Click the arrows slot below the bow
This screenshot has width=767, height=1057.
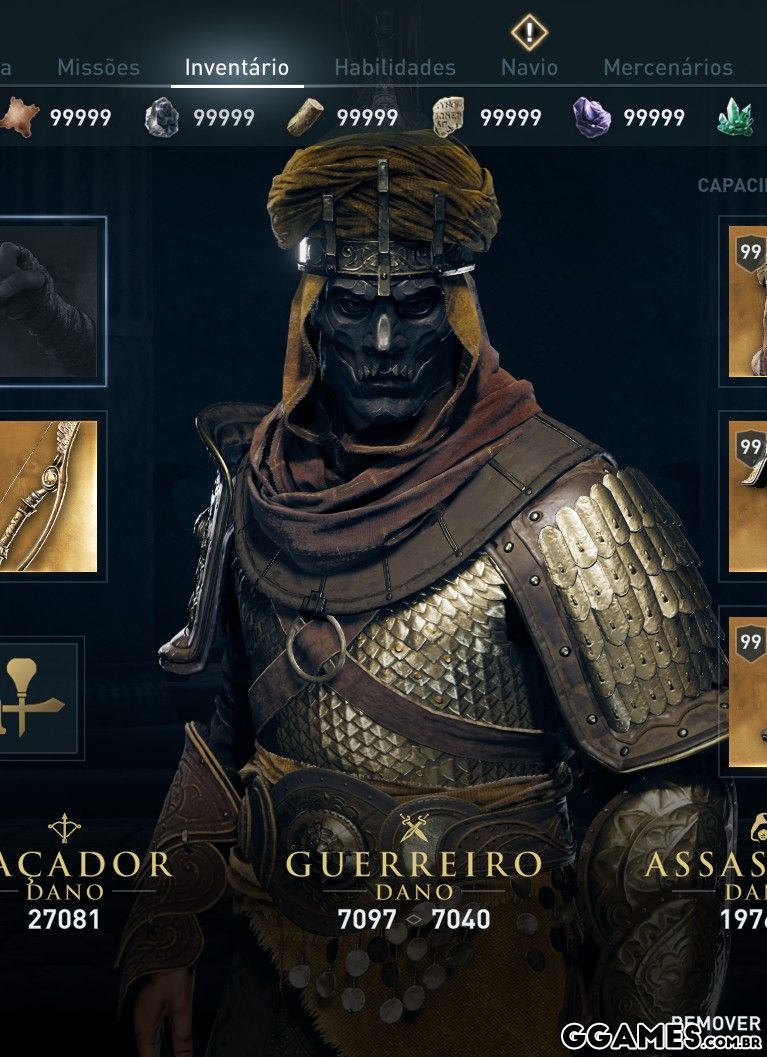38,696
